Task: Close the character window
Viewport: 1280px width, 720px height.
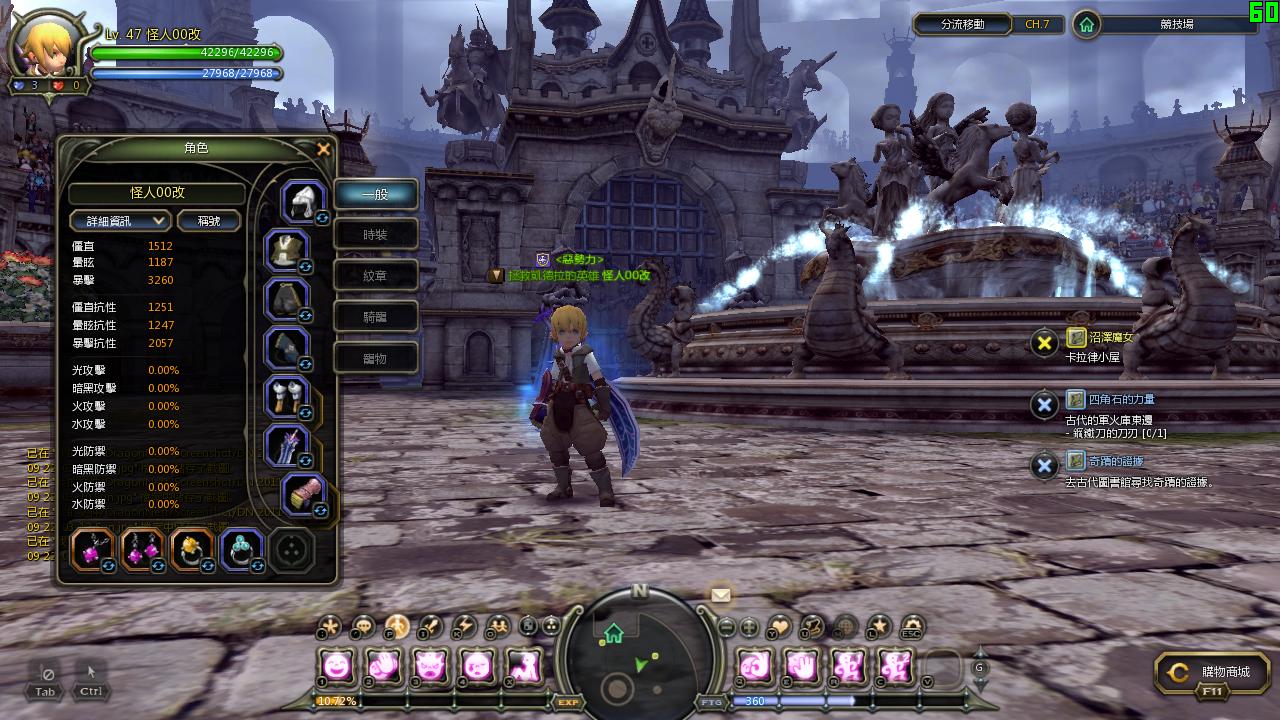Action: (x=323, y=150)
